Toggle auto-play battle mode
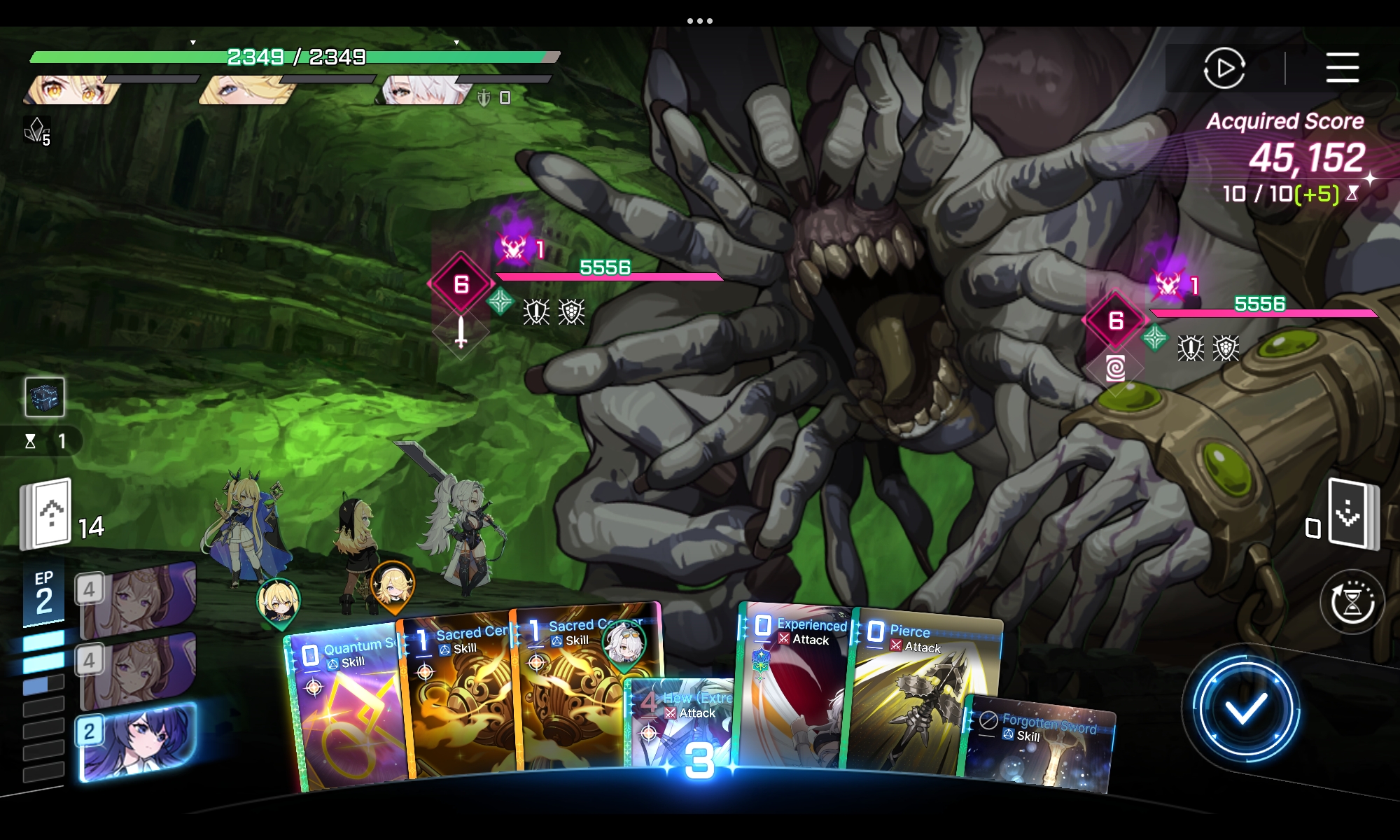The width and height of the screenshot is (1400, 840). tap(1224, 68)
